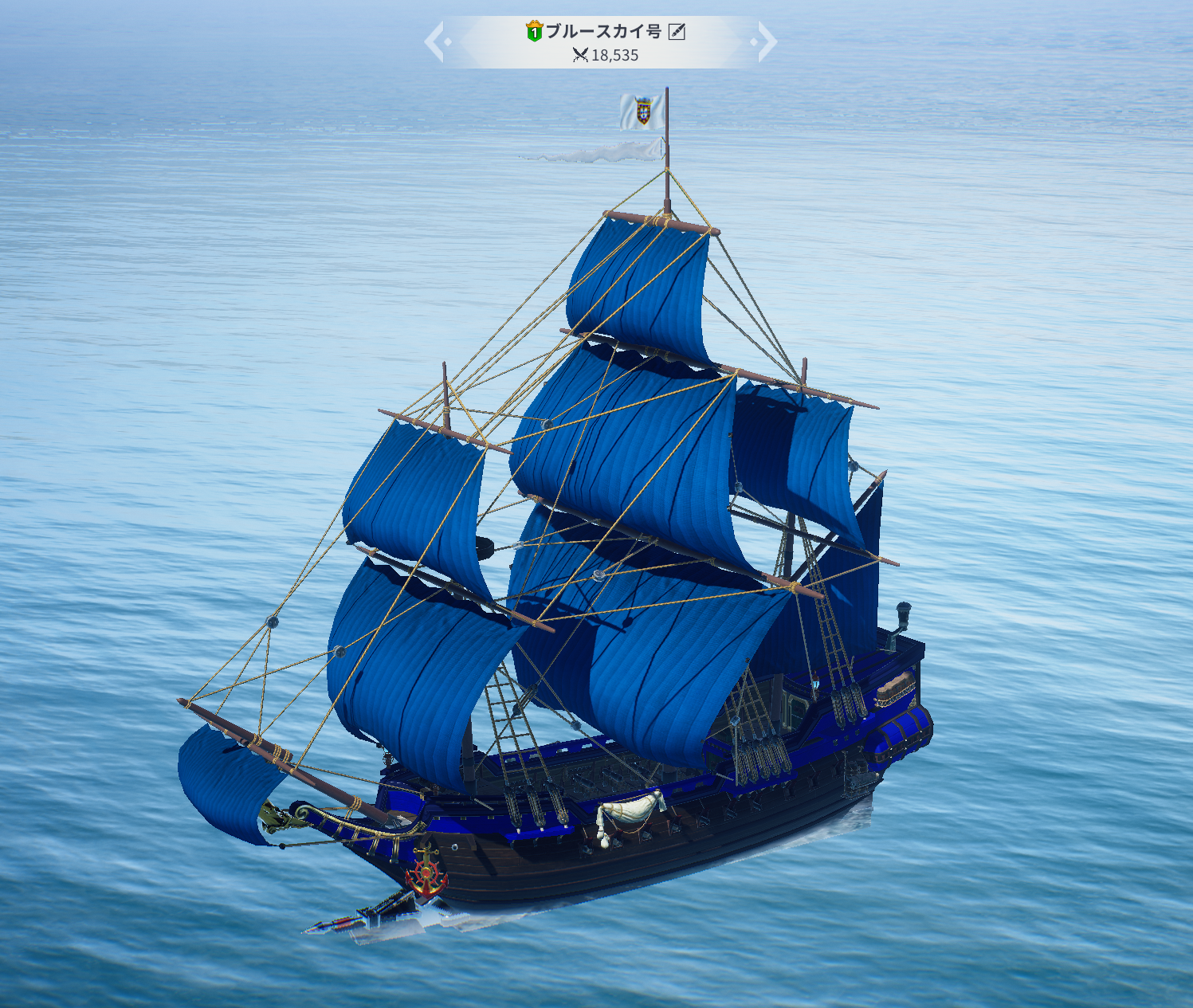Image resolution: width=1193 pixels, height=1008 pixels.
Task: Rename the ship with the pencil icon
Action: pos(677,32)
